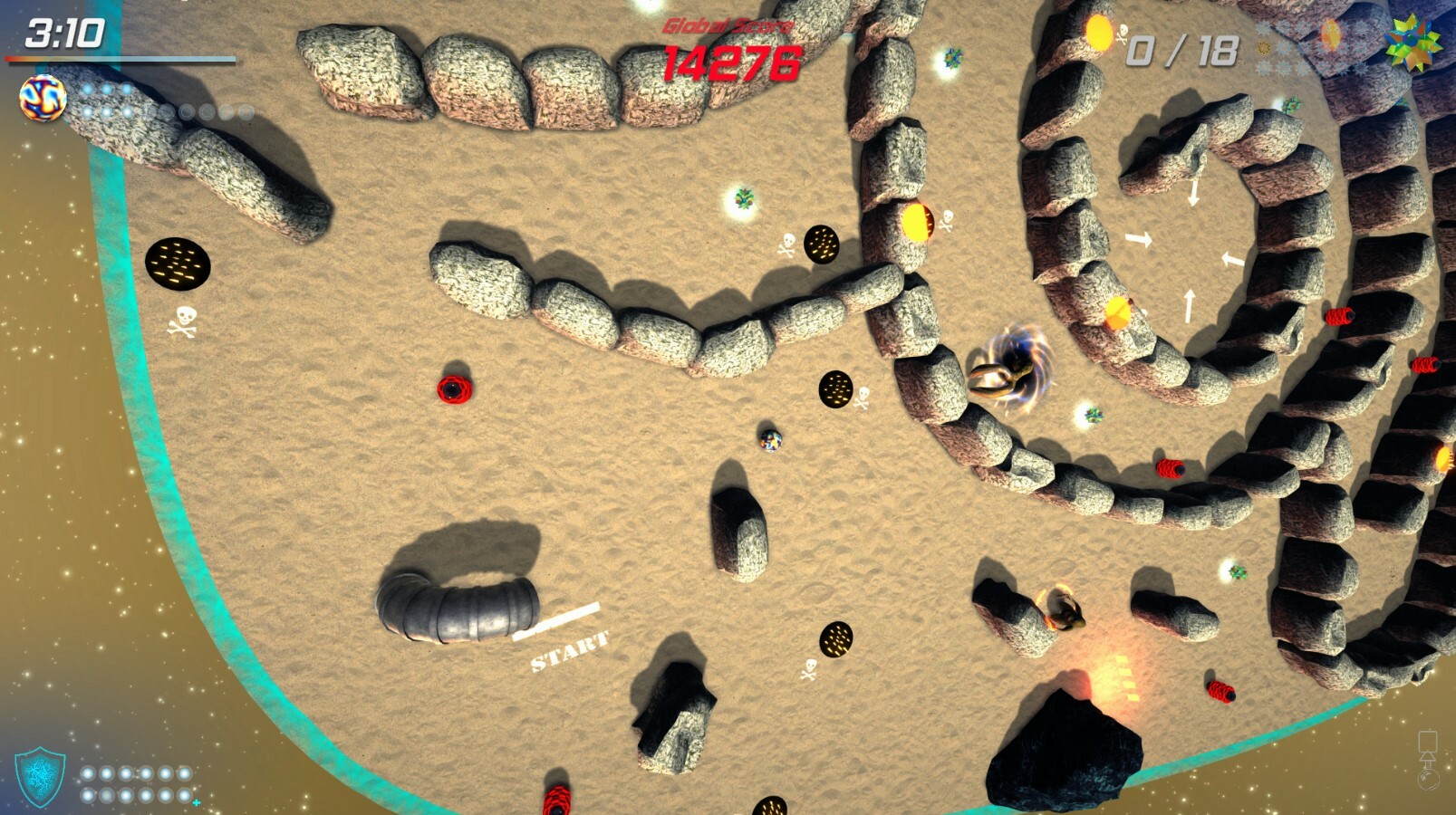
Task: Click the faded gear-shaped icon near the counter
Action: [1264, 47]
